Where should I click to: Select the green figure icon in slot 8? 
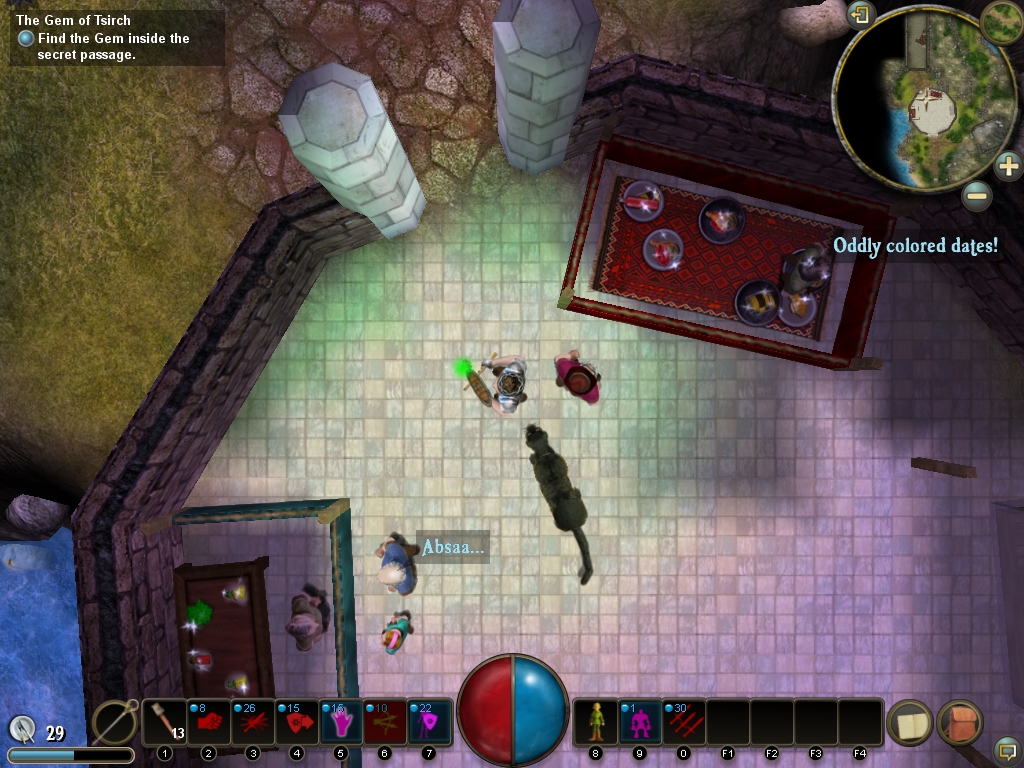pos(596,722)
